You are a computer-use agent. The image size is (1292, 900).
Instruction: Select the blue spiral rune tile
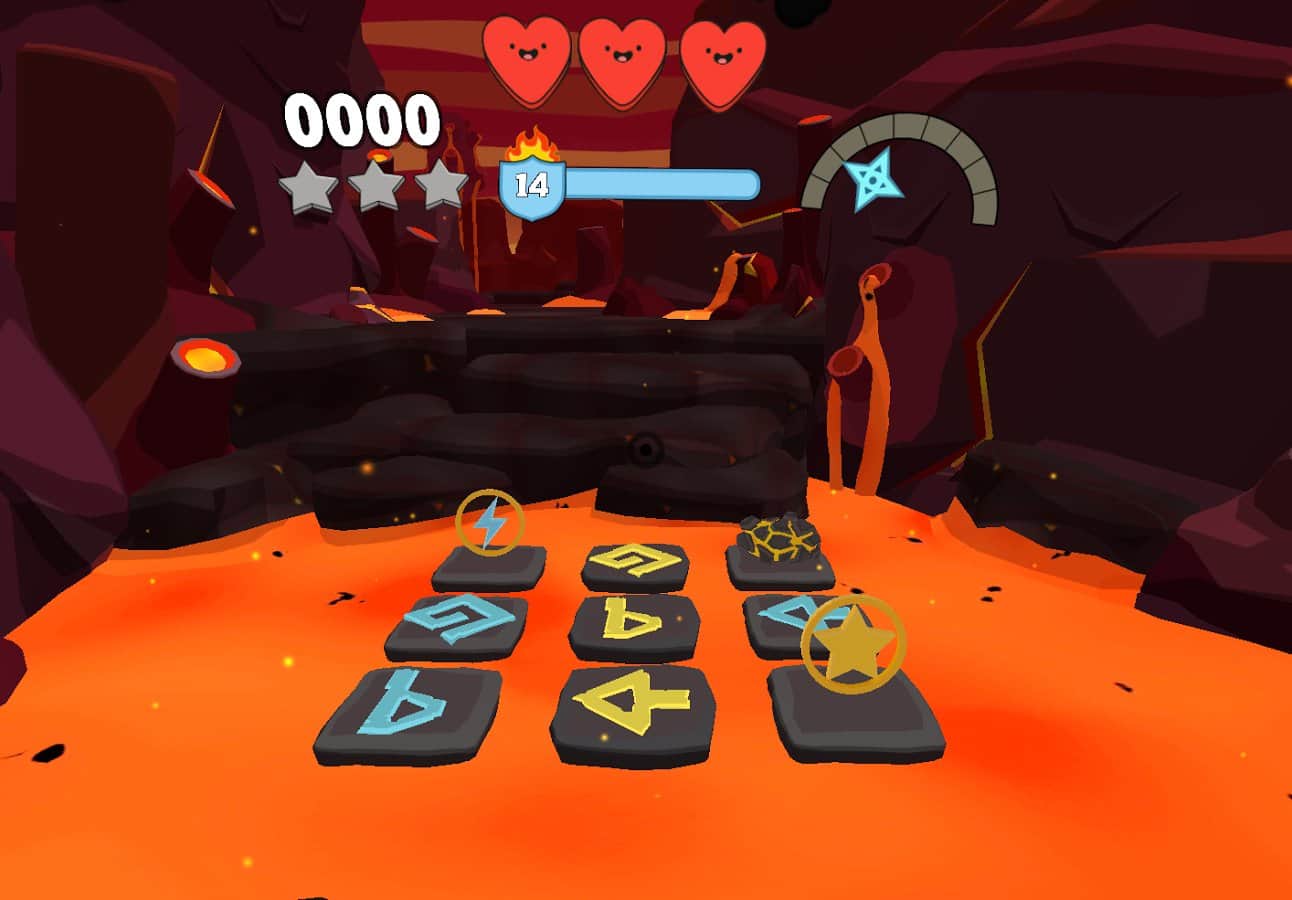click(457, 623)
